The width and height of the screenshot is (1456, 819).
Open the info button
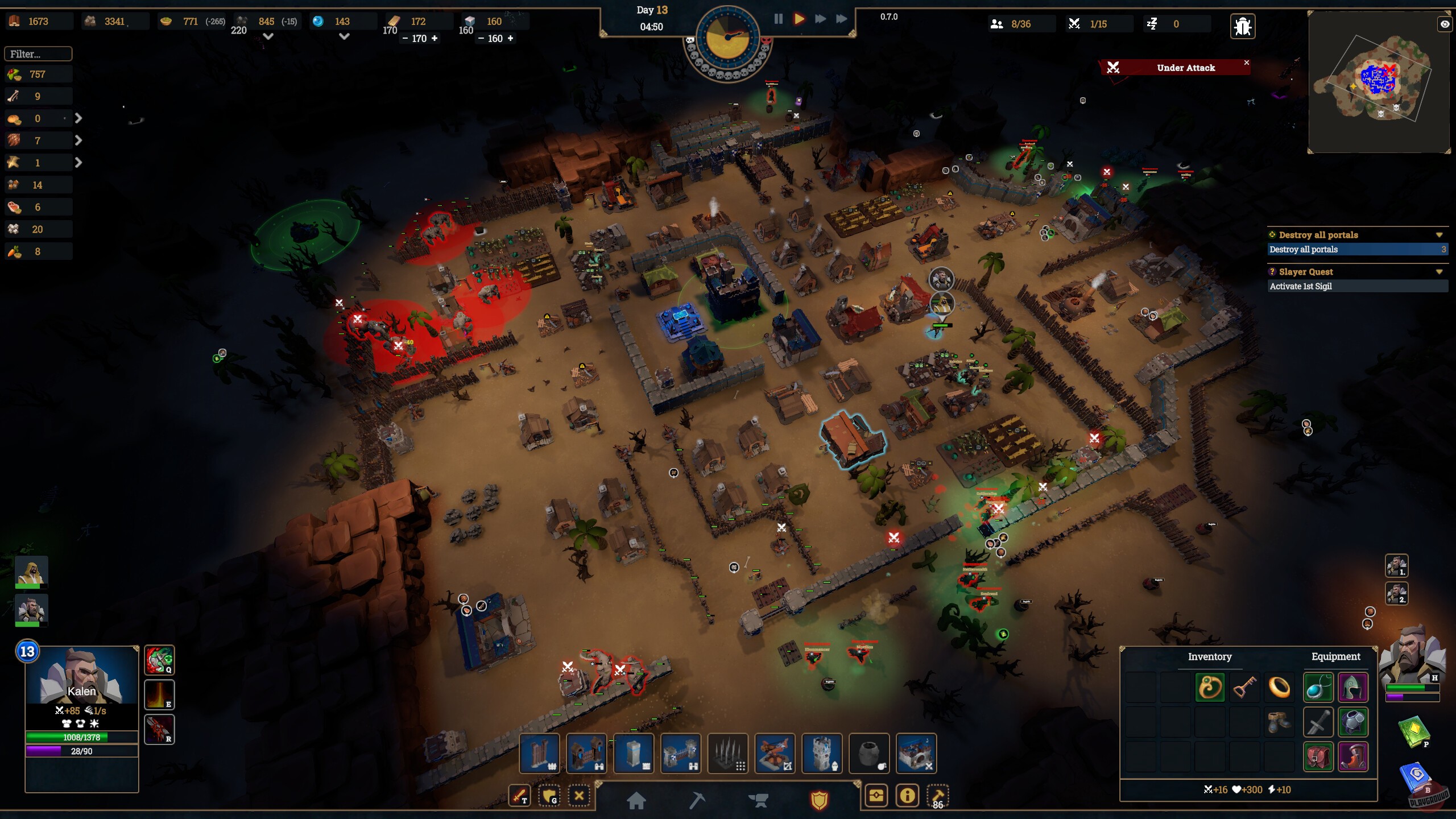[907, 795]
